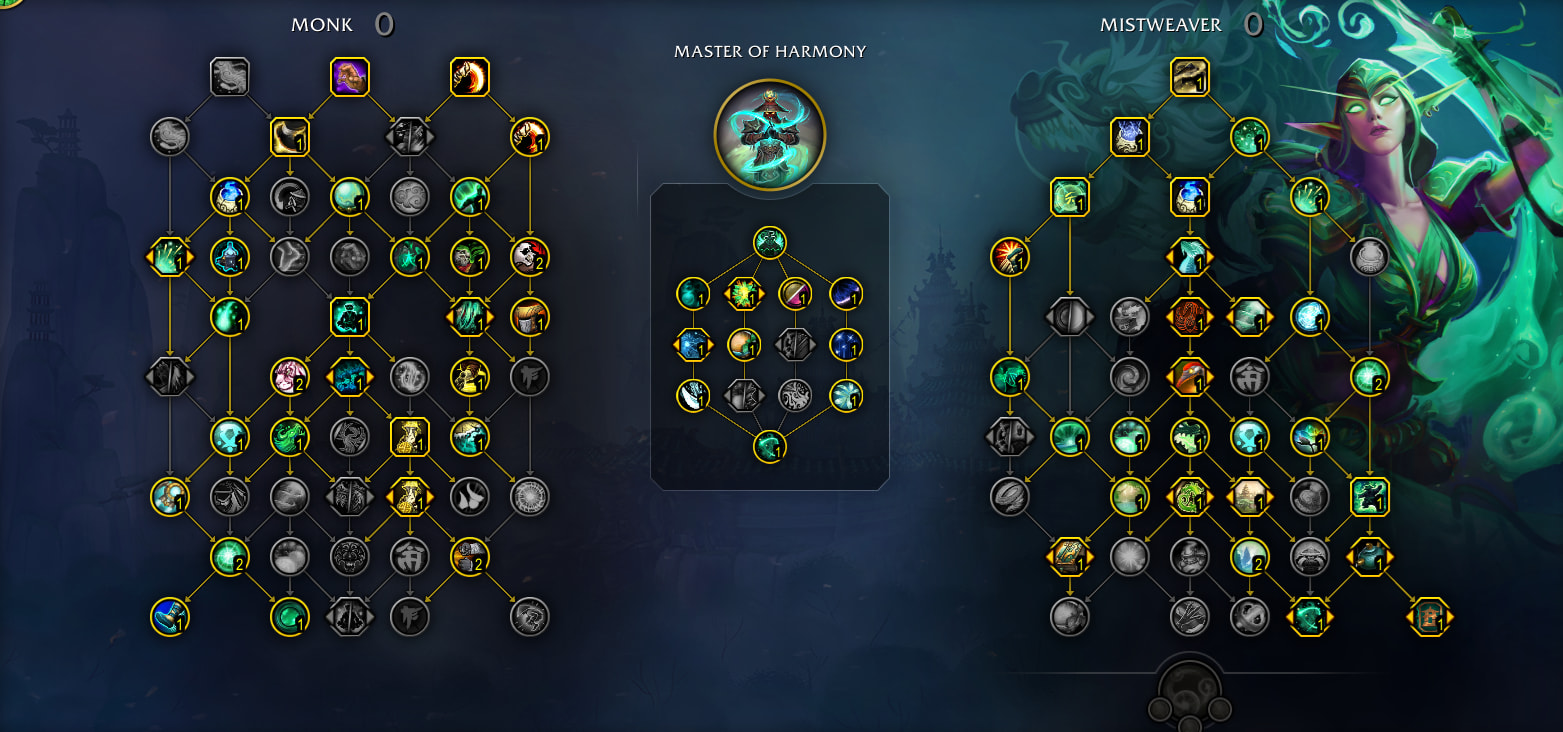1563x732 pixels.
Task: Select the top node of the hero talent tree
Action: pyautogui.click(x=769, y=242)
